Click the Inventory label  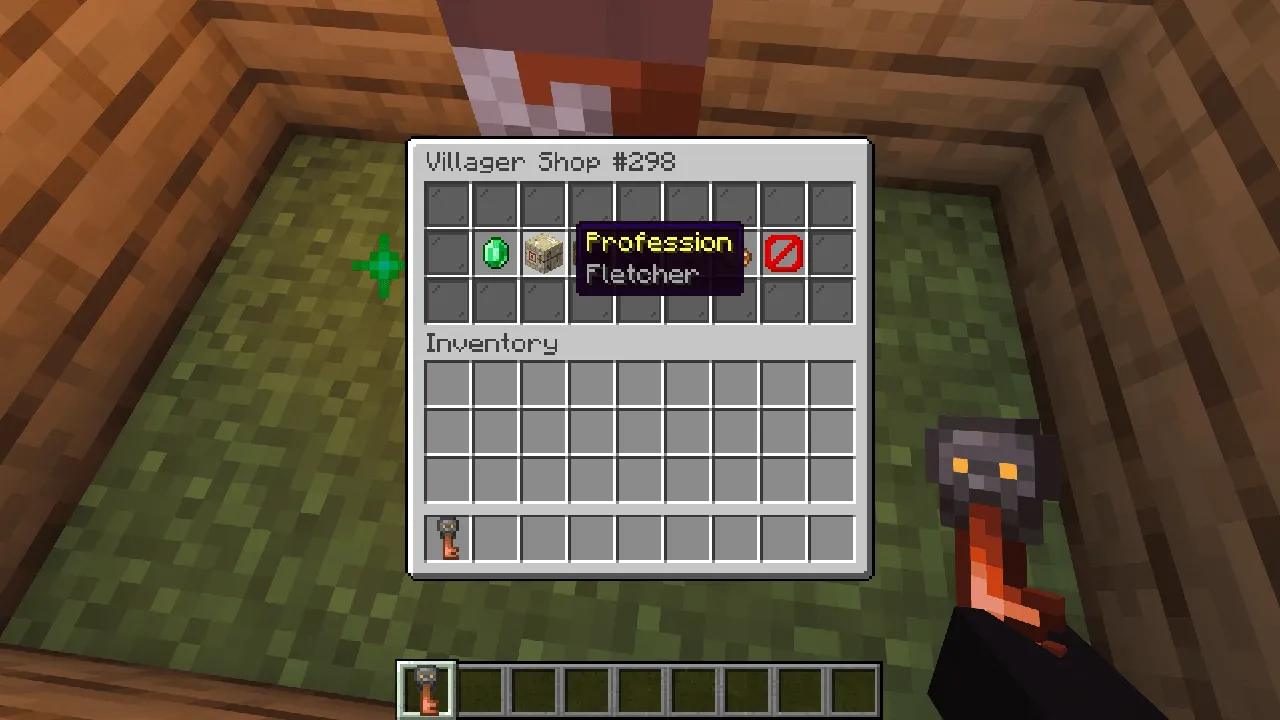(x=491, y=344)
